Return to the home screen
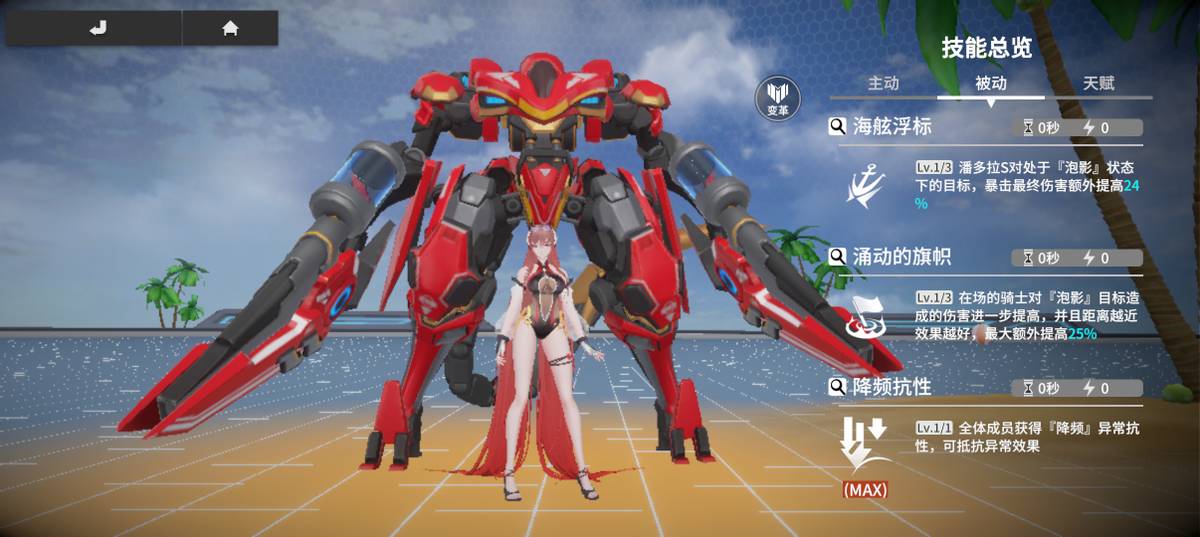 230,29
